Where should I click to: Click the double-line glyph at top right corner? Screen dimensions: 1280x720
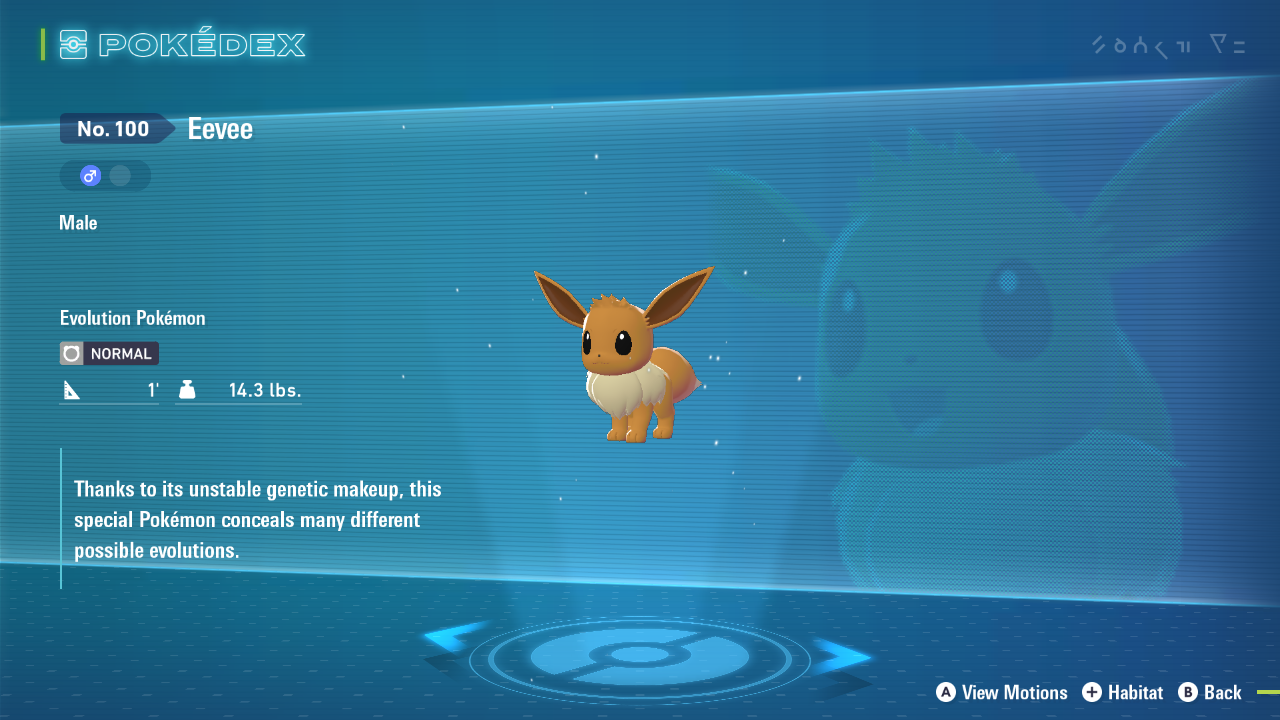1240,46
